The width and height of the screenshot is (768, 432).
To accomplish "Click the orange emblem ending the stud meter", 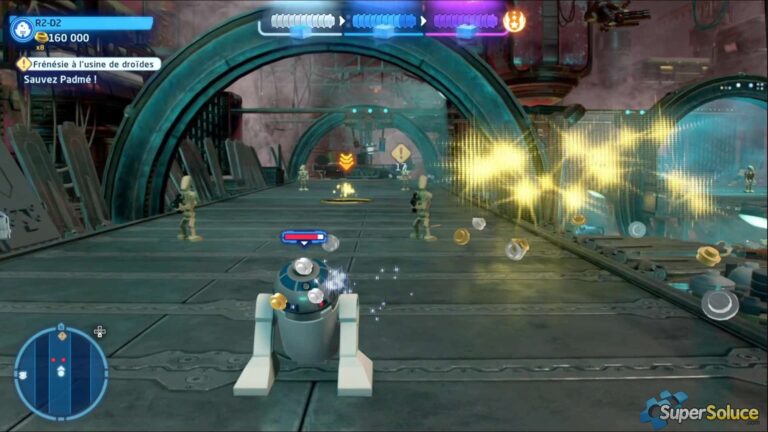I will tap(514, 21).
